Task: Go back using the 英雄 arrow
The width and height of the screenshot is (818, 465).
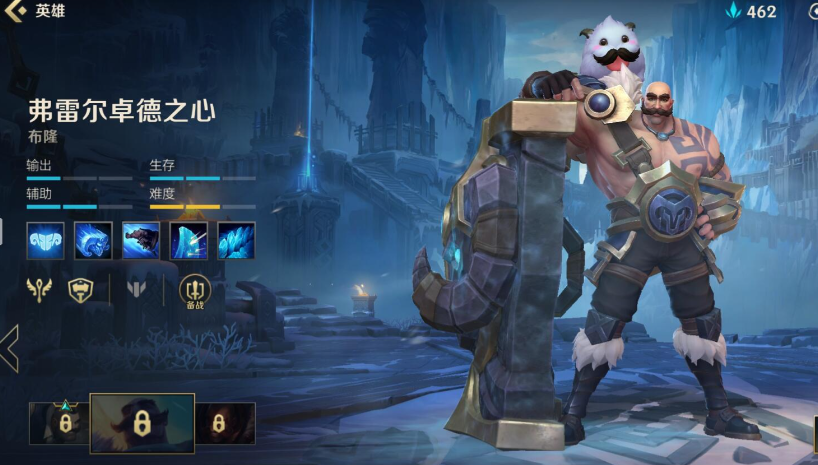Action: pos(15,11)
